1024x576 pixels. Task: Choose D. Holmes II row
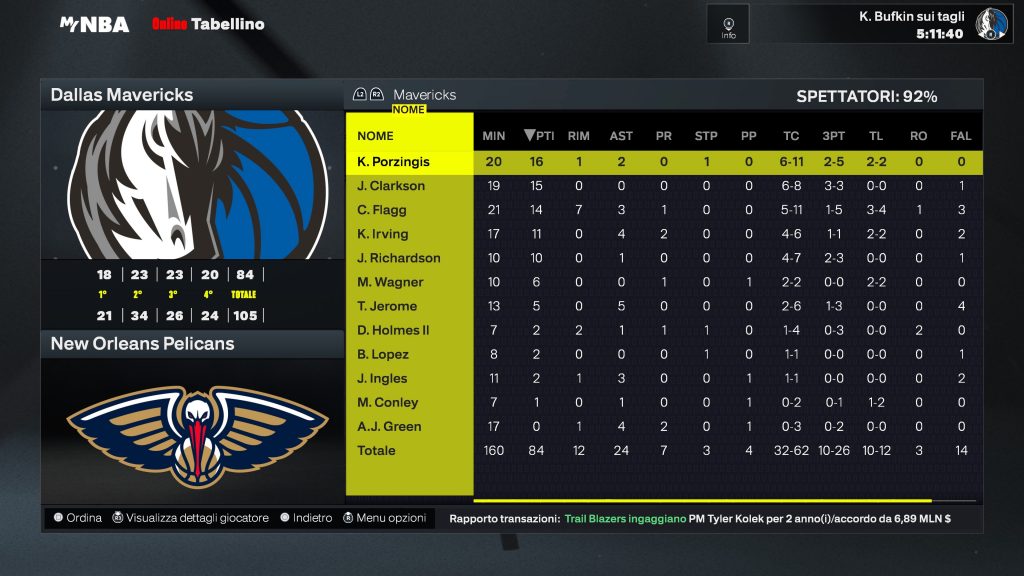click(393, 330)
